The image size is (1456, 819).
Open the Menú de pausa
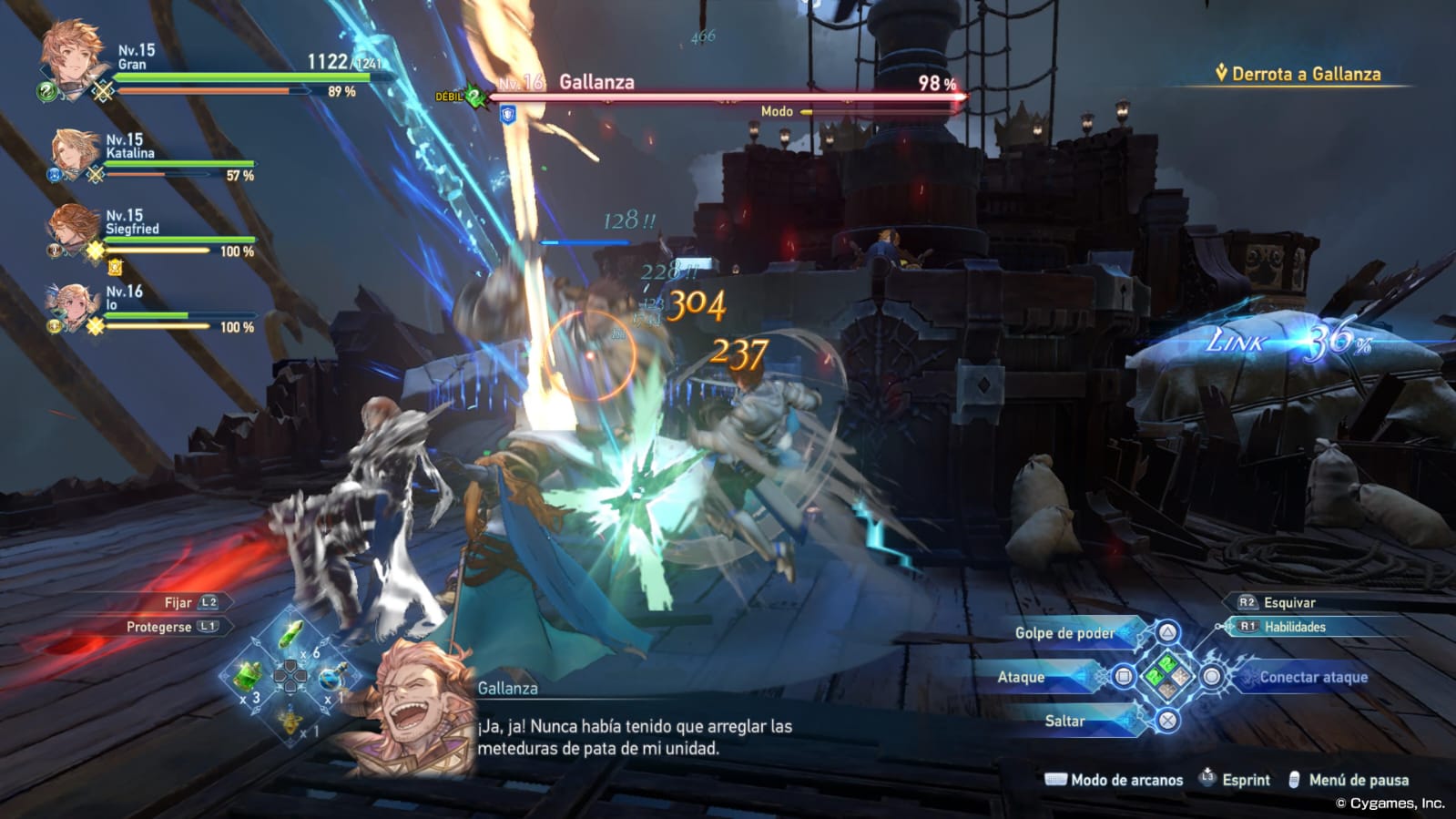click(1358, 780)
